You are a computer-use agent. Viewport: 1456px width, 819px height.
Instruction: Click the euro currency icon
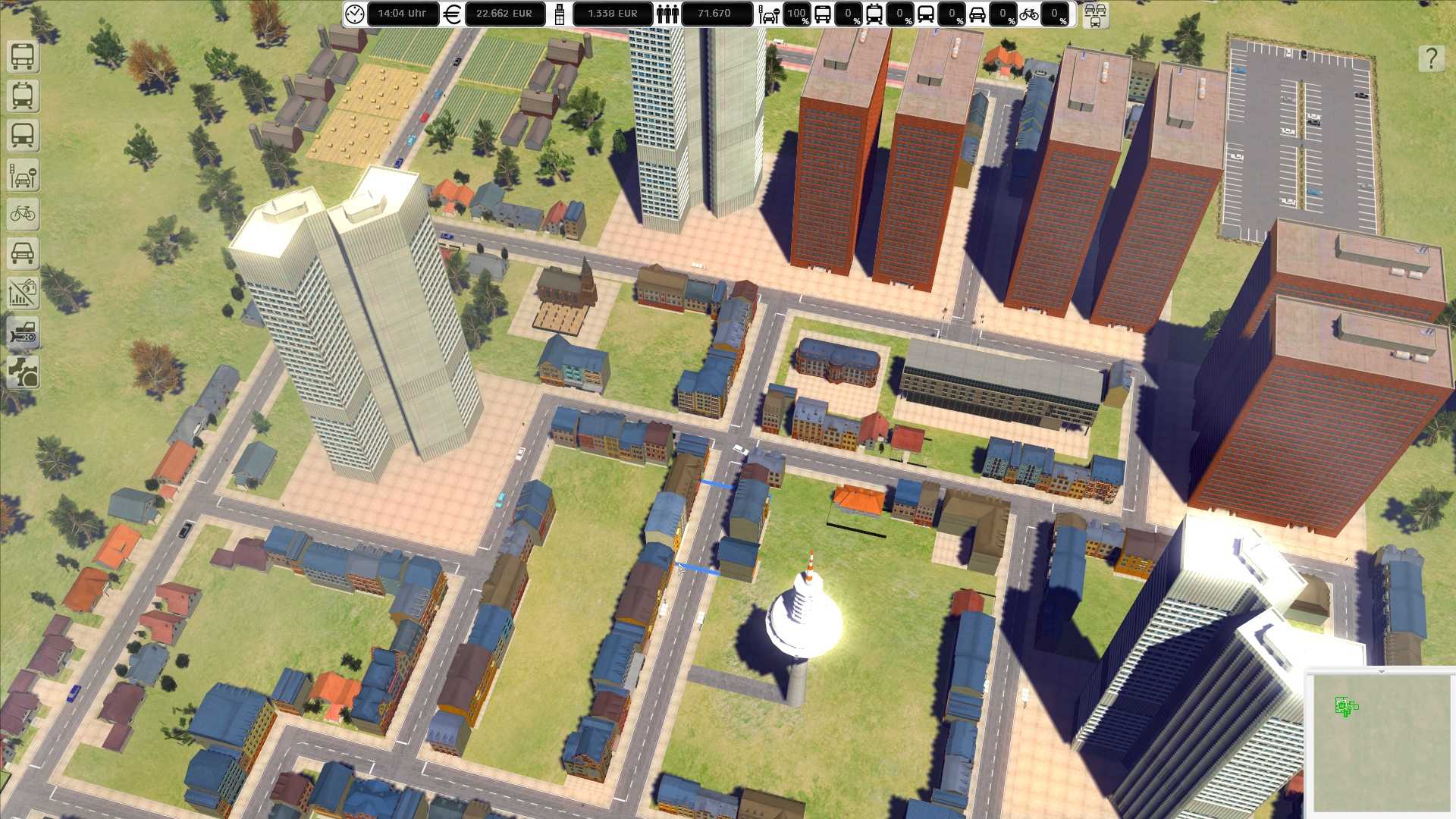pos(452,14)
